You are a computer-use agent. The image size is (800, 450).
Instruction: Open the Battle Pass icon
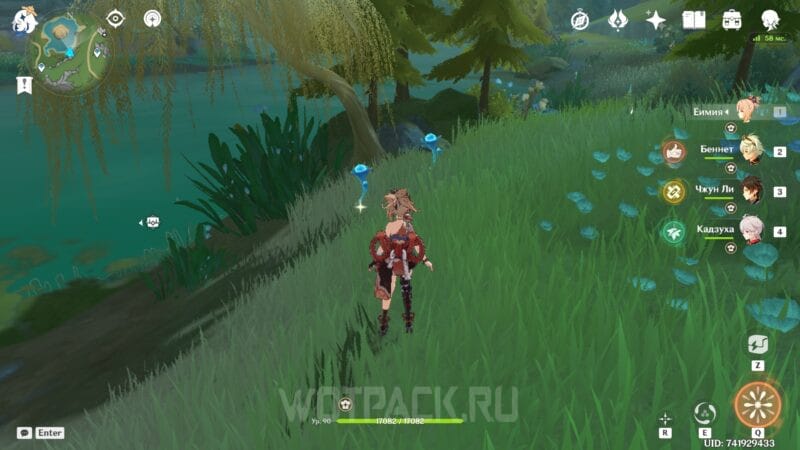618,20
